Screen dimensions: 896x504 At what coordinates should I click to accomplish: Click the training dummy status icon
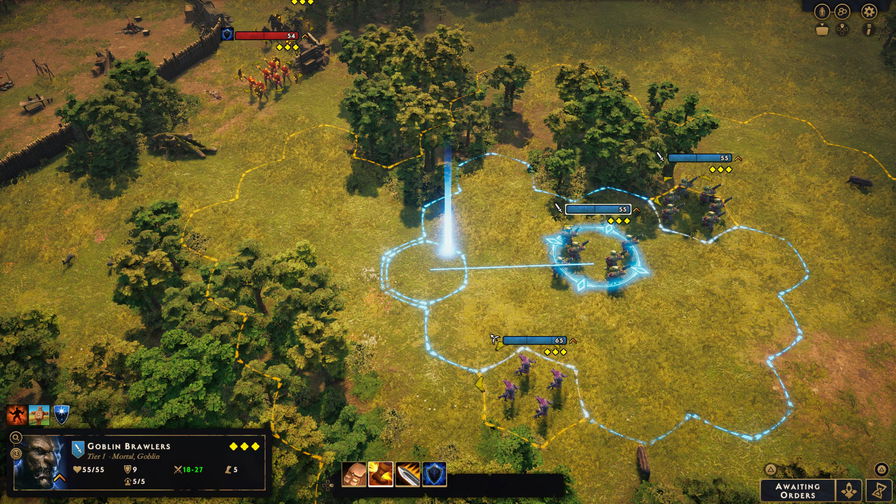(39, 414)
